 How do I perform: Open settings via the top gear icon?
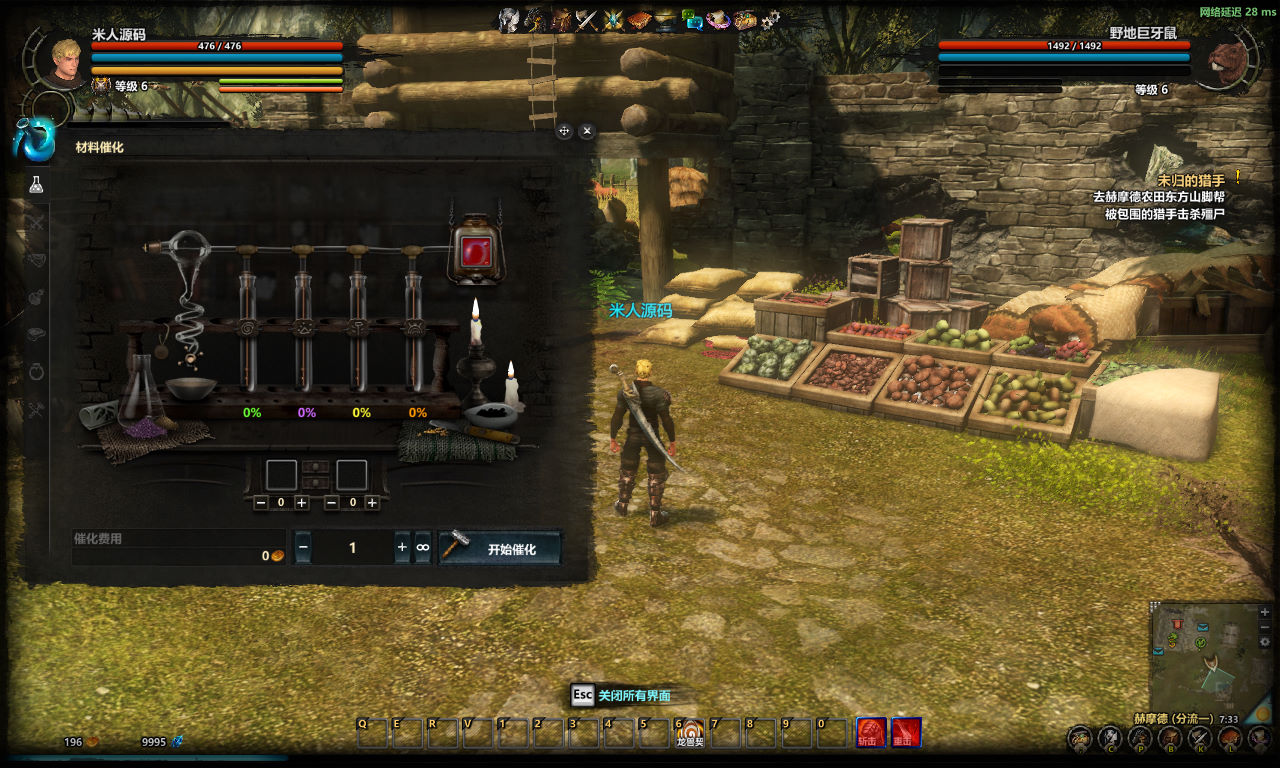(770, 20)
